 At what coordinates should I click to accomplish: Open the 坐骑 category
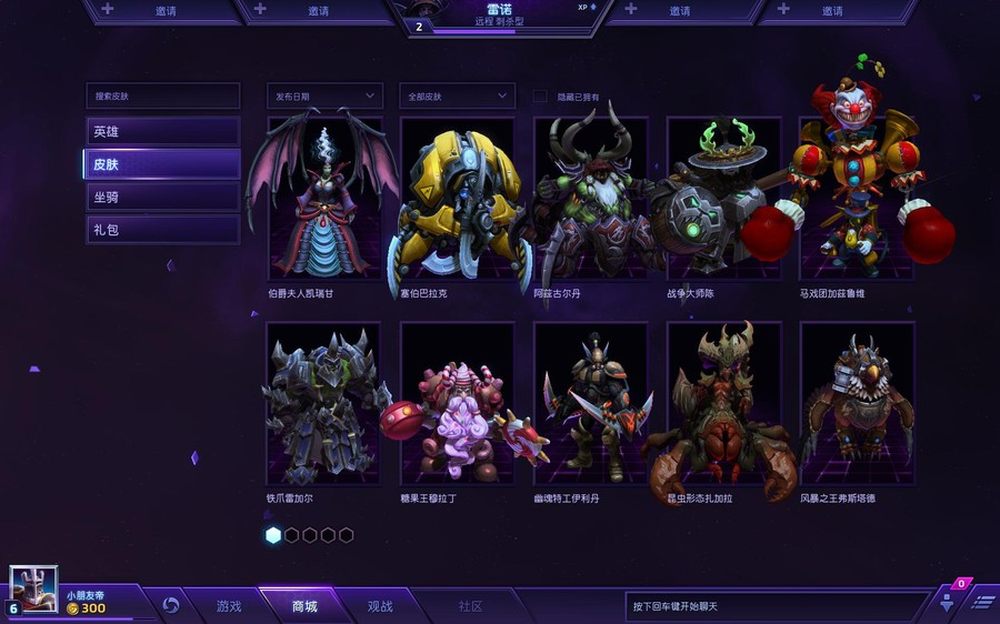(162, 197)
